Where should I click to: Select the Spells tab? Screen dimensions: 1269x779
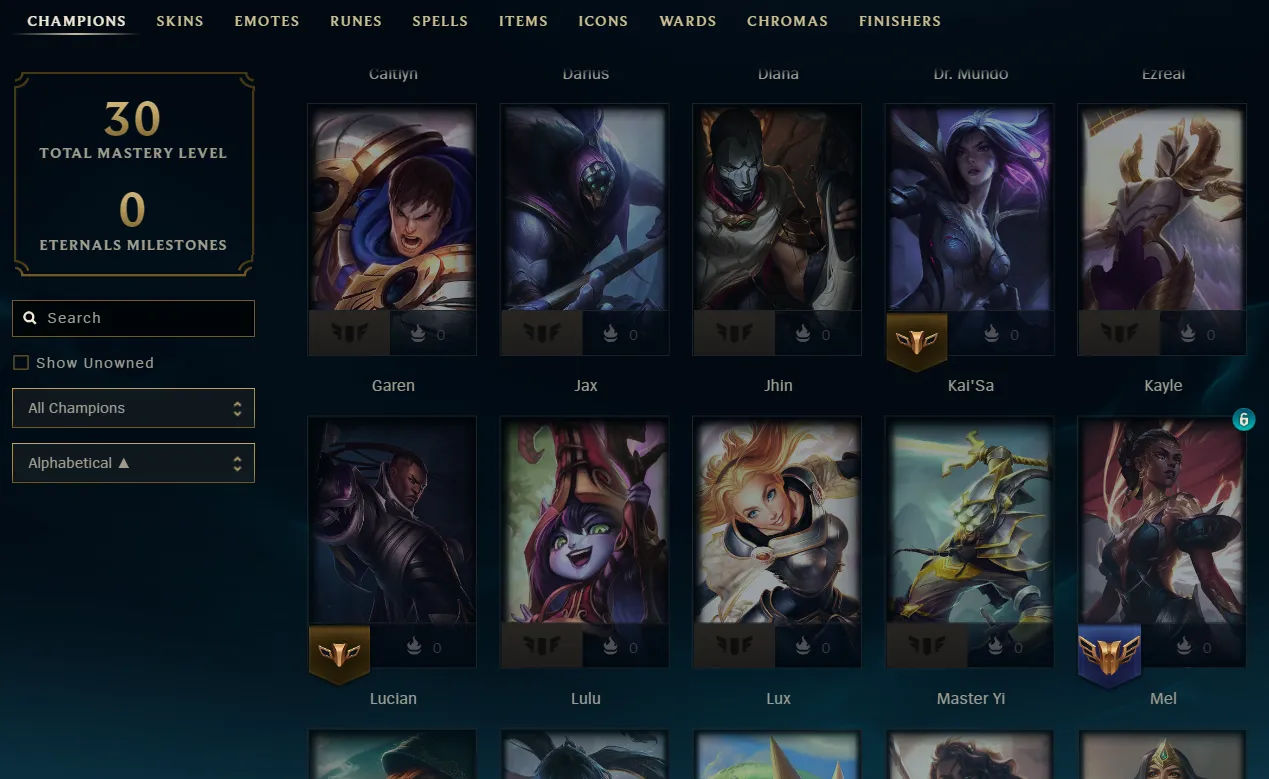[x=440, y=21]
